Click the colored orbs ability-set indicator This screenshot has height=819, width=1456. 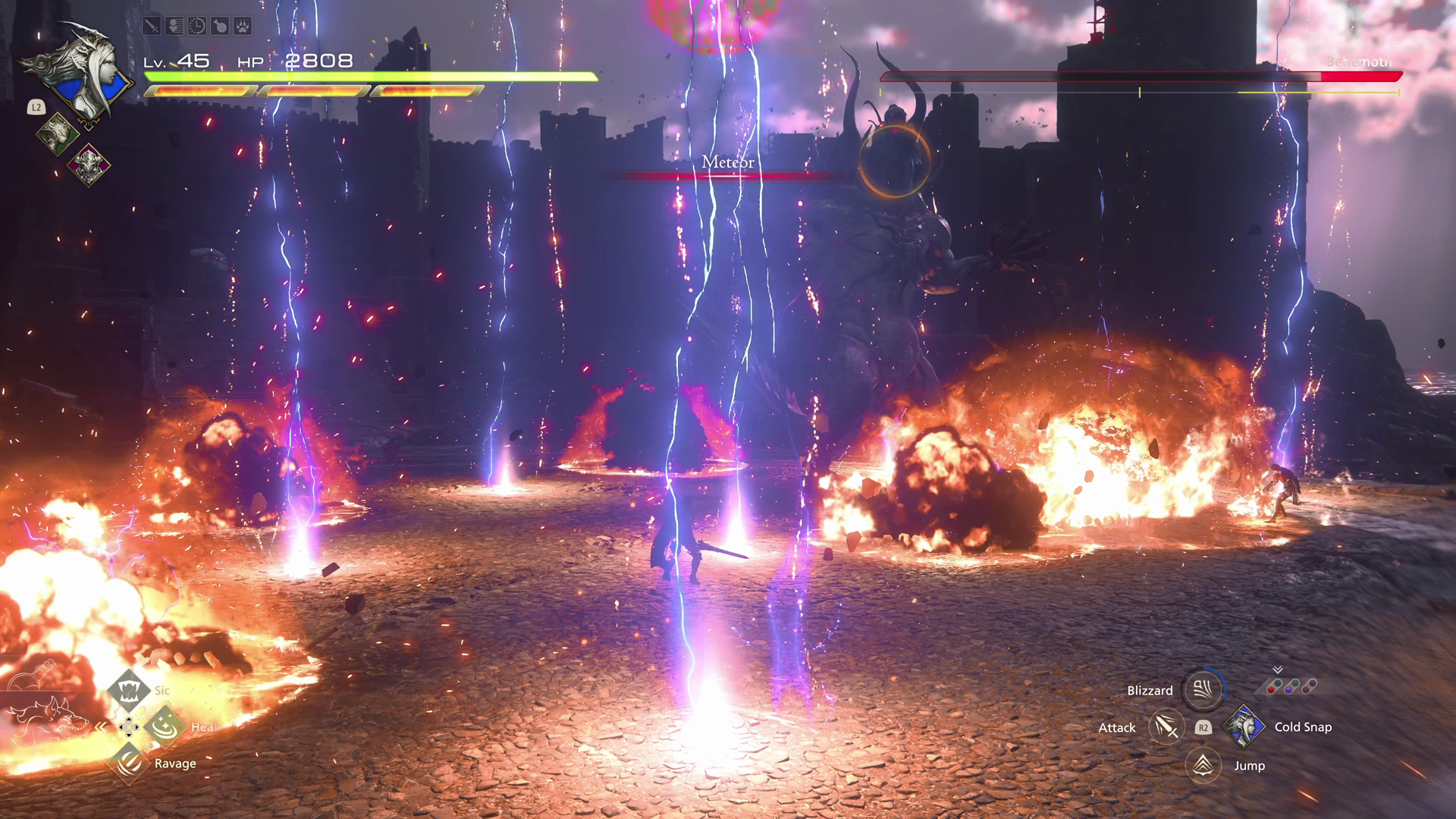pos(1291,686)
